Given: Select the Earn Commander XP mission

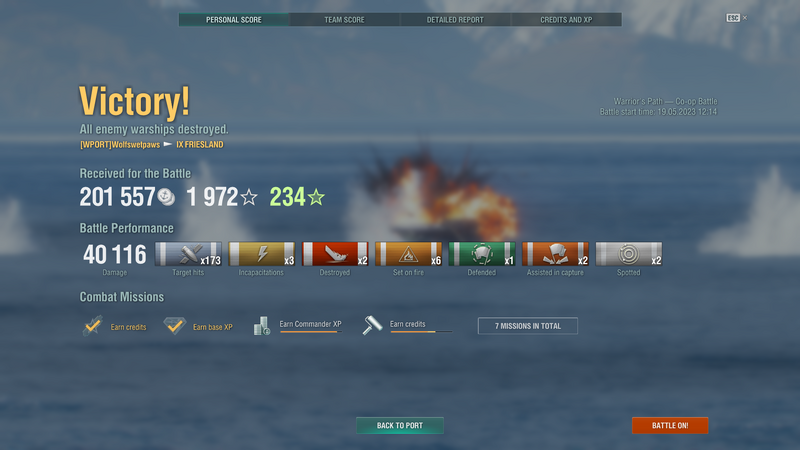Looking at the screenshot, I should point(298,326).
